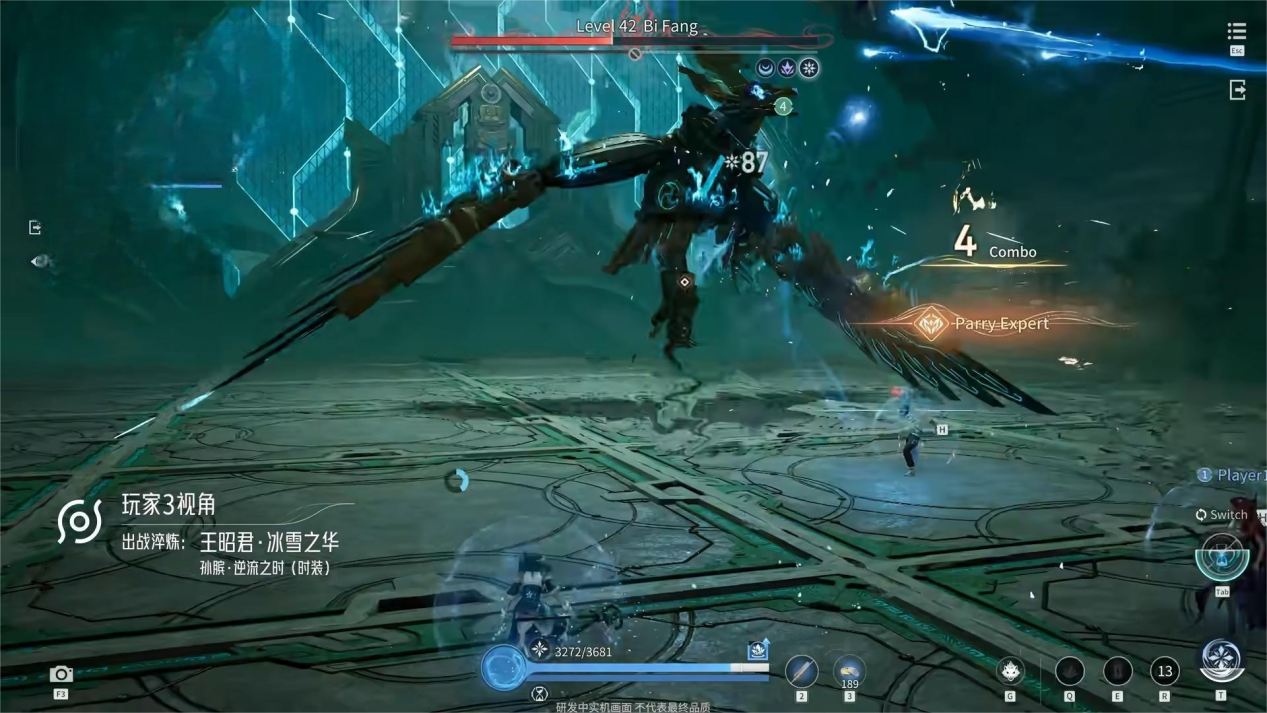Image resolution: width=1267 pixels, height=713 pixels.
Task: Click the left-pointing arrow expander
Action: (x=39, y=261)
